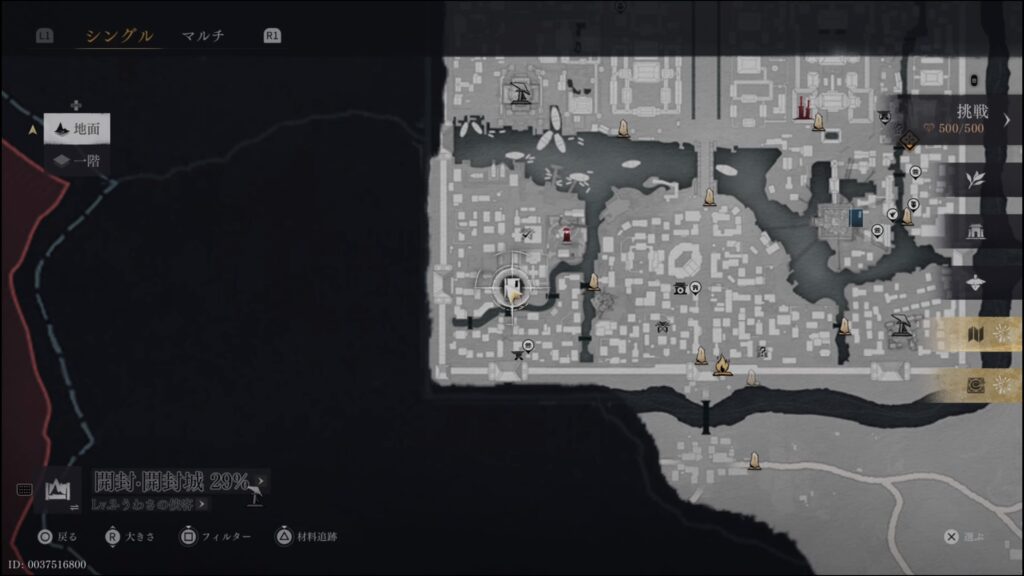
Task: Open the leaf sprig side menu entry
Action: click(976, 180)
